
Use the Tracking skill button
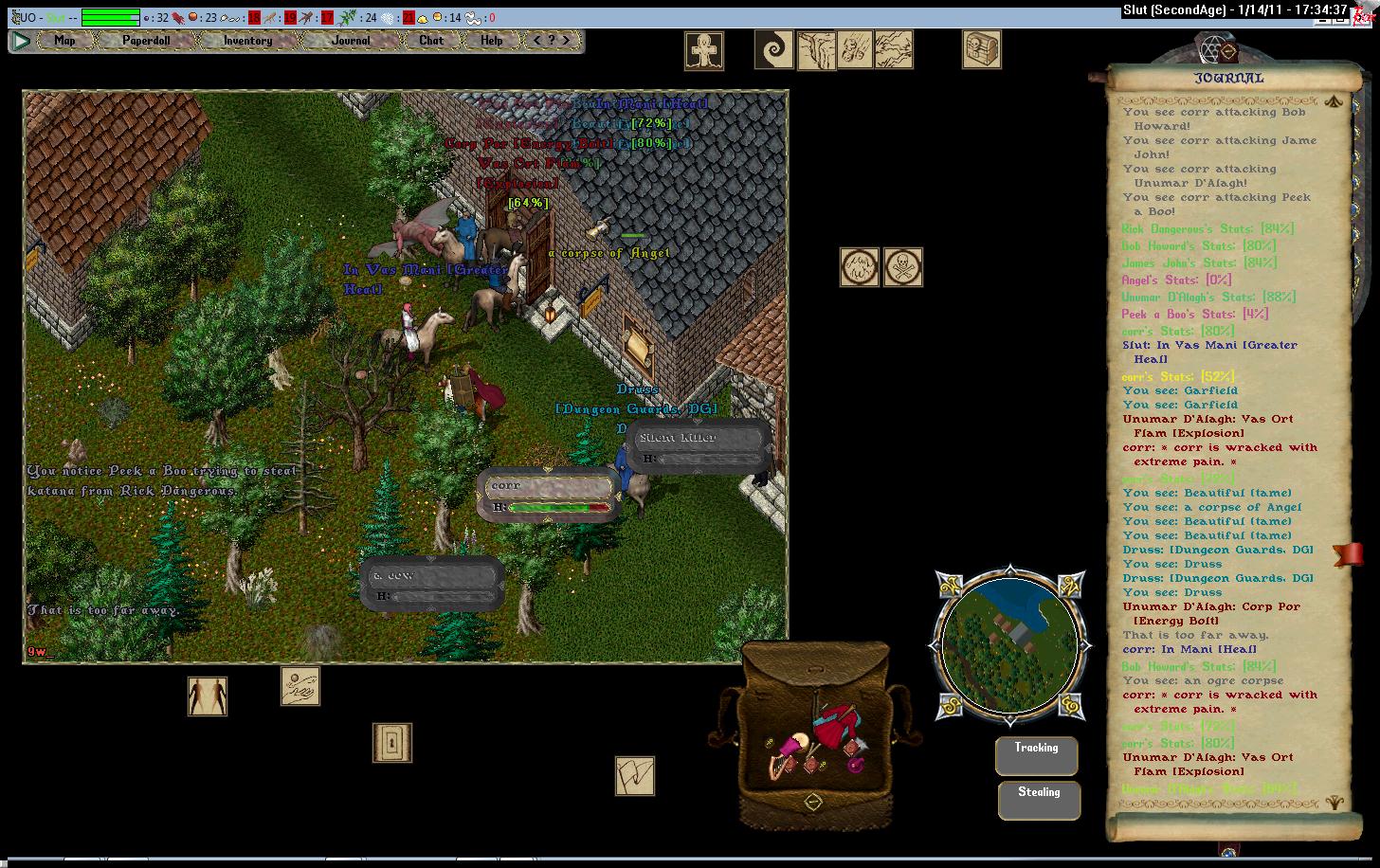pyautogui.click(x=1036, y=755)
